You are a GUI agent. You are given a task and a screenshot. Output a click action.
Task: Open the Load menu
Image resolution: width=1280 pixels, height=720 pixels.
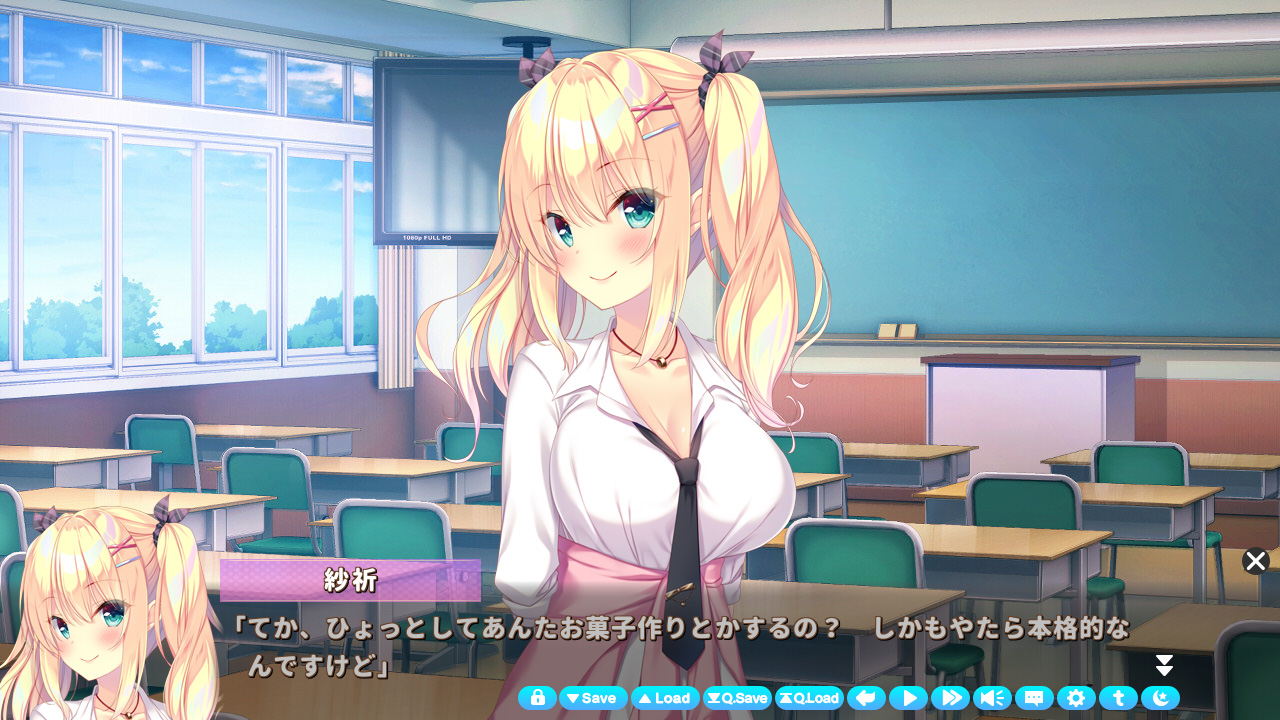665,698
